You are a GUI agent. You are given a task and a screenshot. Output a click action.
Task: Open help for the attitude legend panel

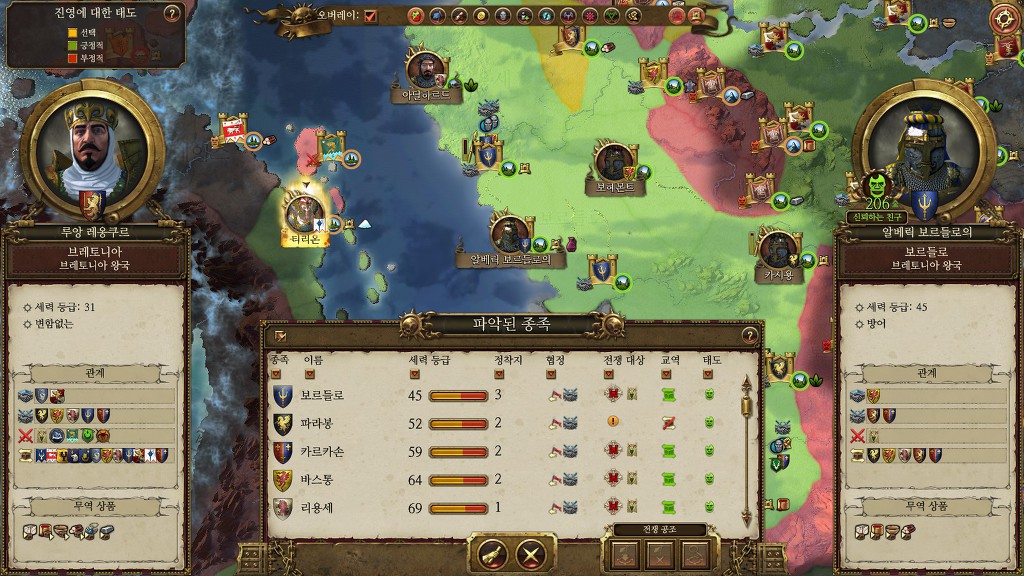(x=171, y=14)
